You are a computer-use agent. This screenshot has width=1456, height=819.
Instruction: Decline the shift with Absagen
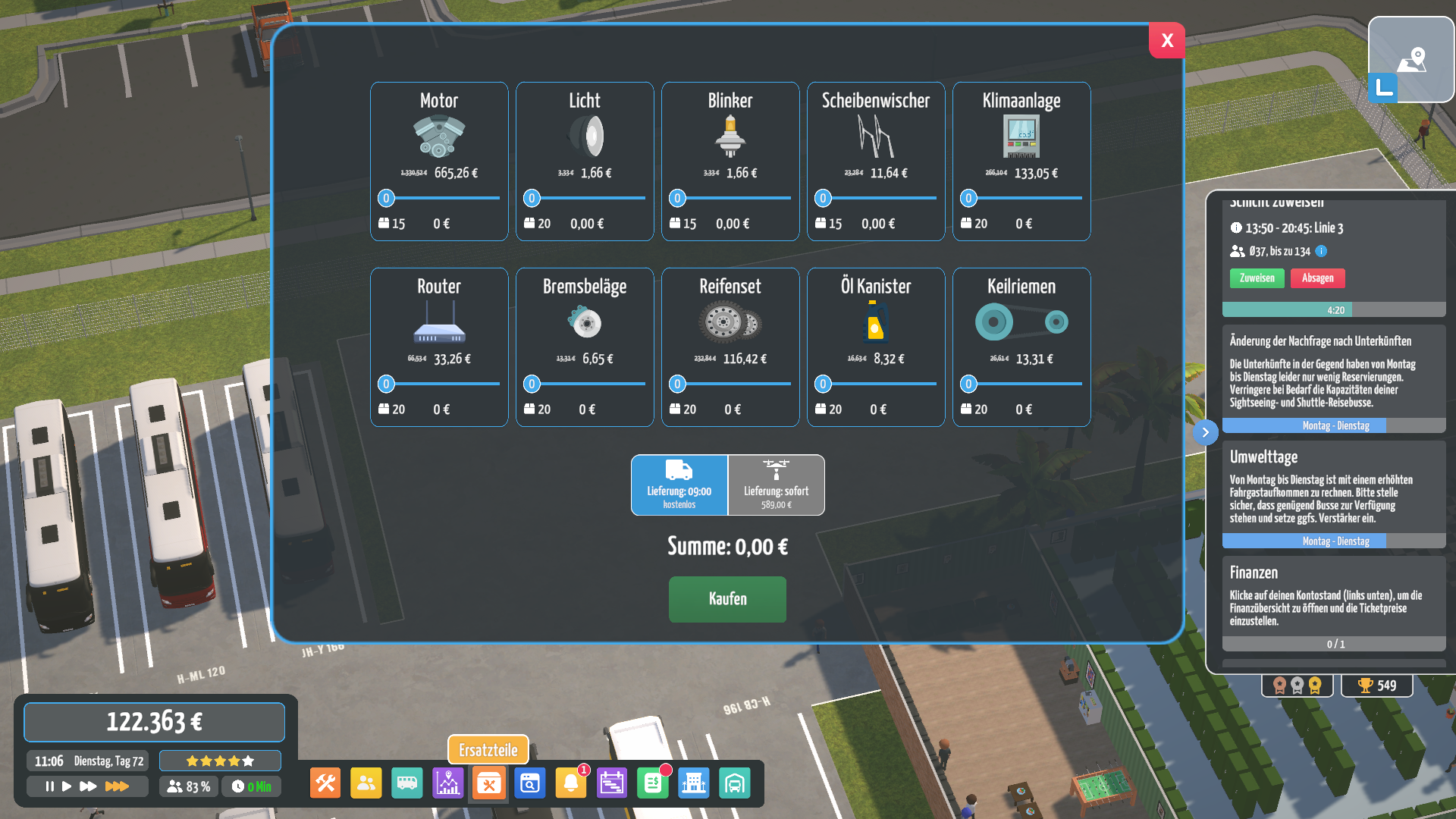(x=1317, y=278)
